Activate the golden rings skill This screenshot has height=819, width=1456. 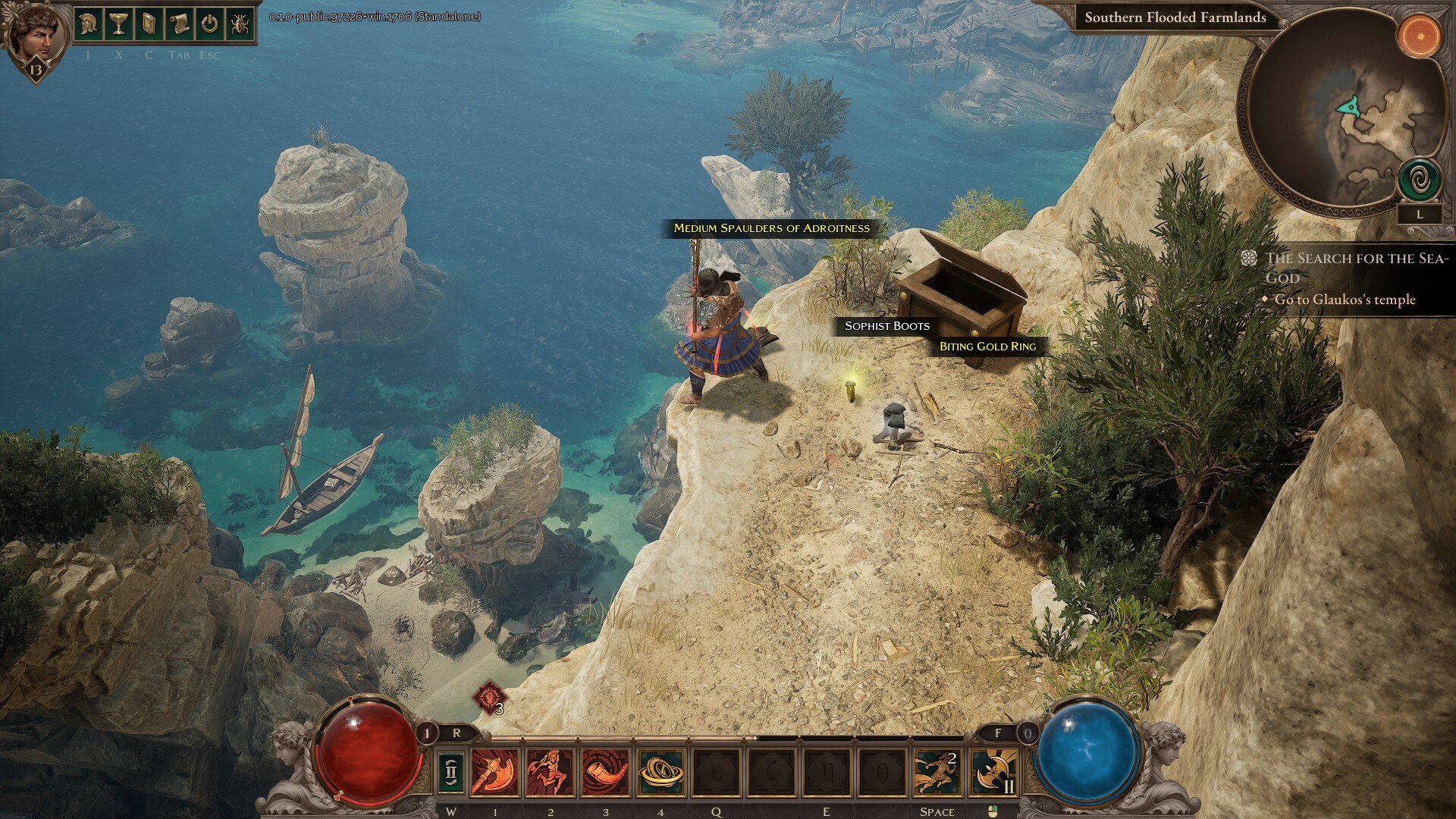[x=661, y=772]
